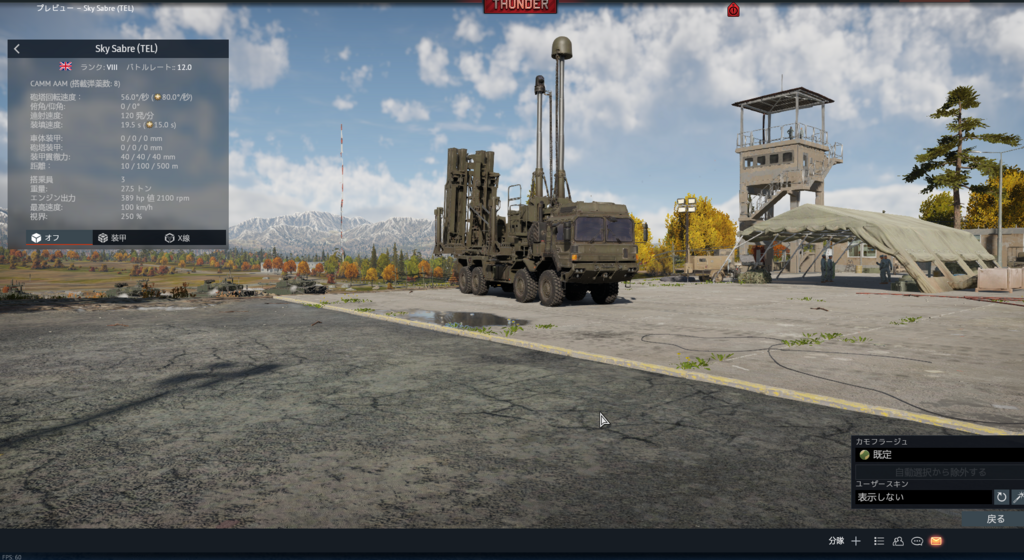Screen dimensions: 1024x560
Task: Add a squad member with plus icon
Action: click(x=856, y=541)
